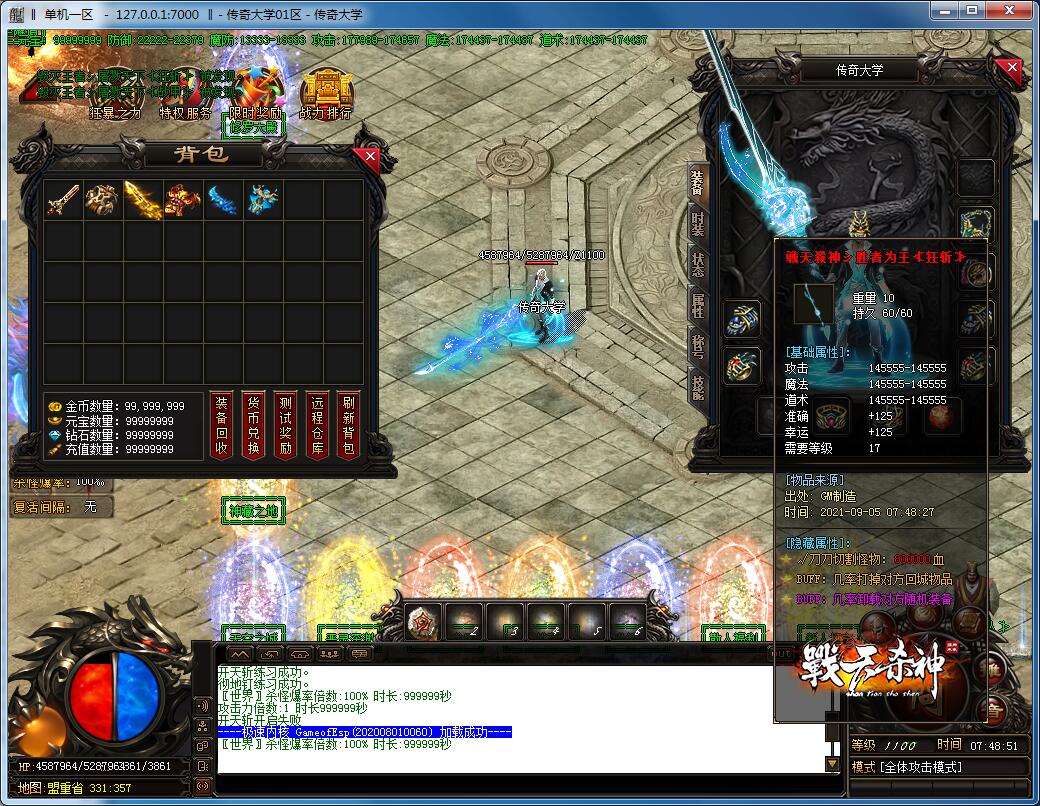This screenshot has height=806, width=1040.
Task: Open the 远程仓库 remote warehouse
Action: click(317, 425)
